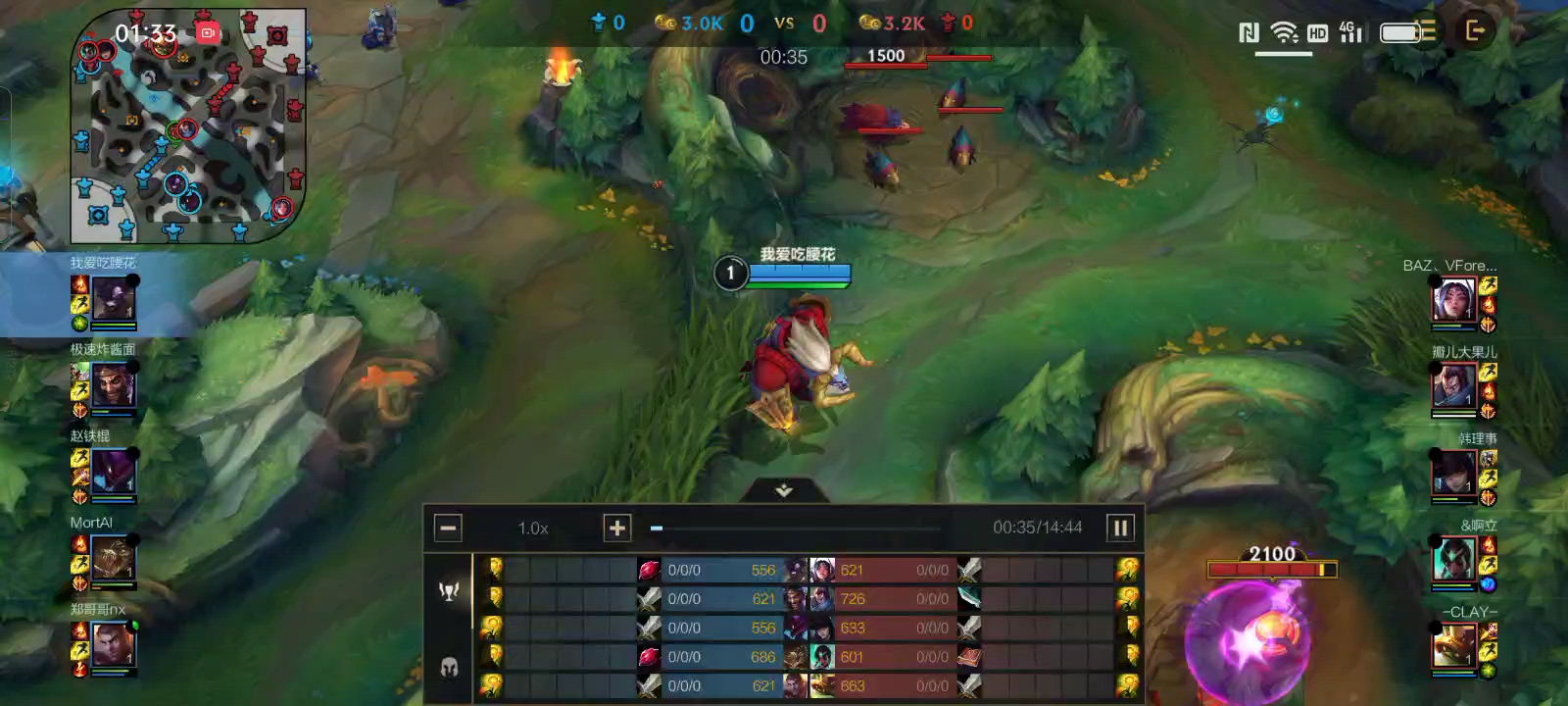The height and width of the screenshot is (706, 1568).
Task: Select player 极速炸酱面's portrait
Action: pos(114,383)
